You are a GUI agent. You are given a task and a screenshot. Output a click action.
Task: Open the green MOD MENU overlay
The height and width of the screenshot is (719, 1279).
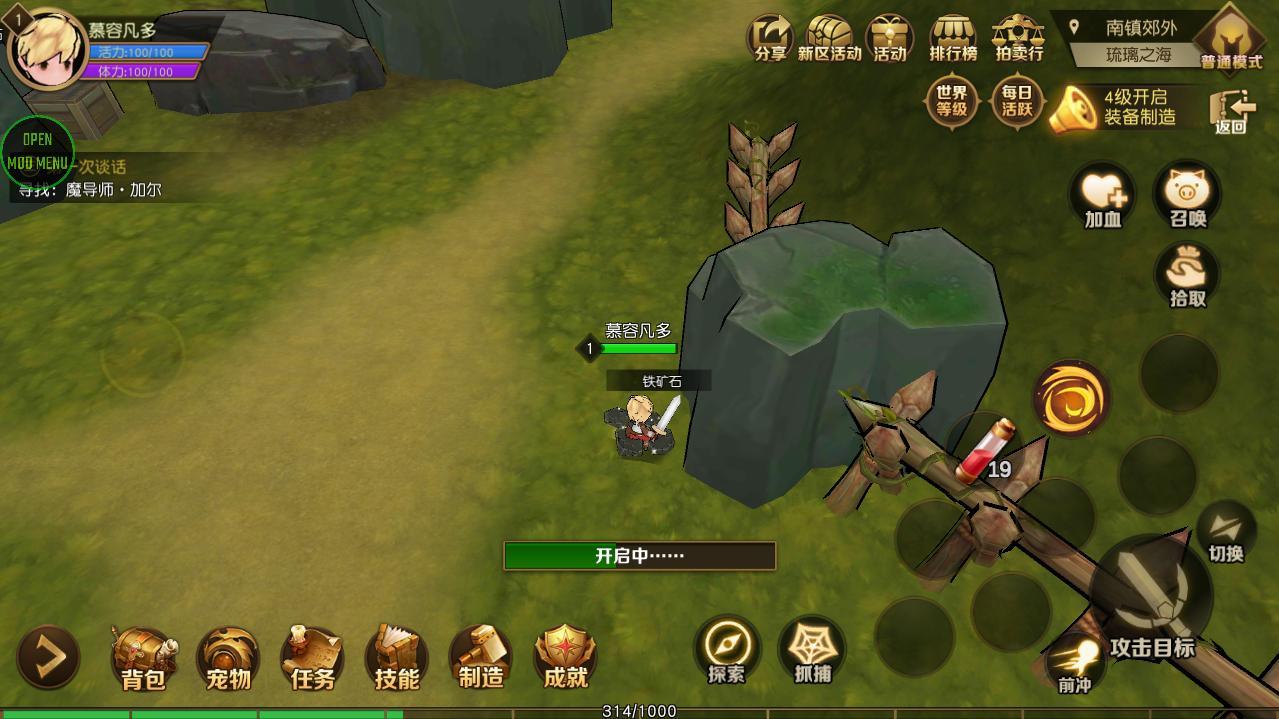[x=37, y=152]
